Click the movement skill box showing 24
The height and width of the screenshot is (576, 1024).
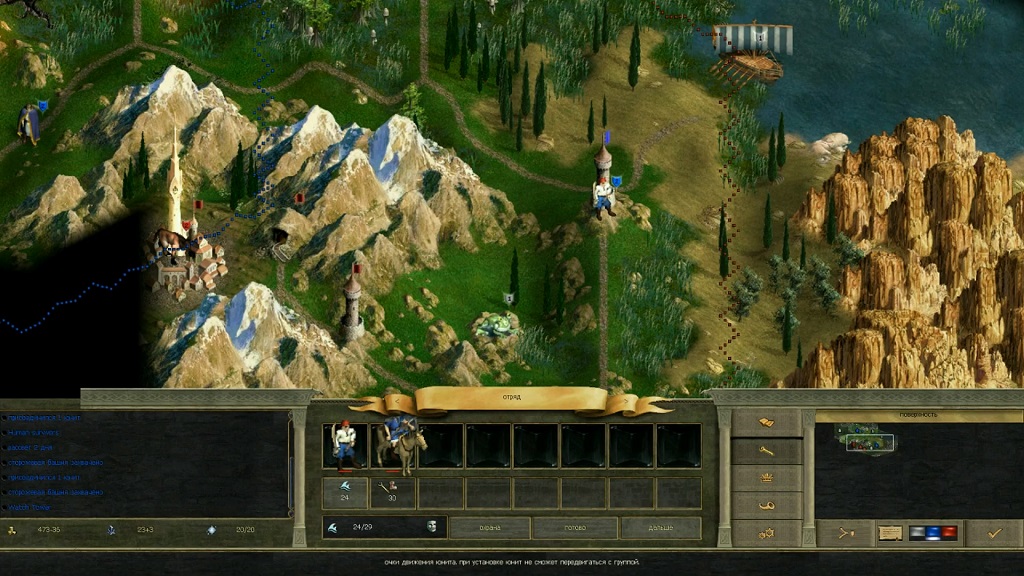point(345,492)
